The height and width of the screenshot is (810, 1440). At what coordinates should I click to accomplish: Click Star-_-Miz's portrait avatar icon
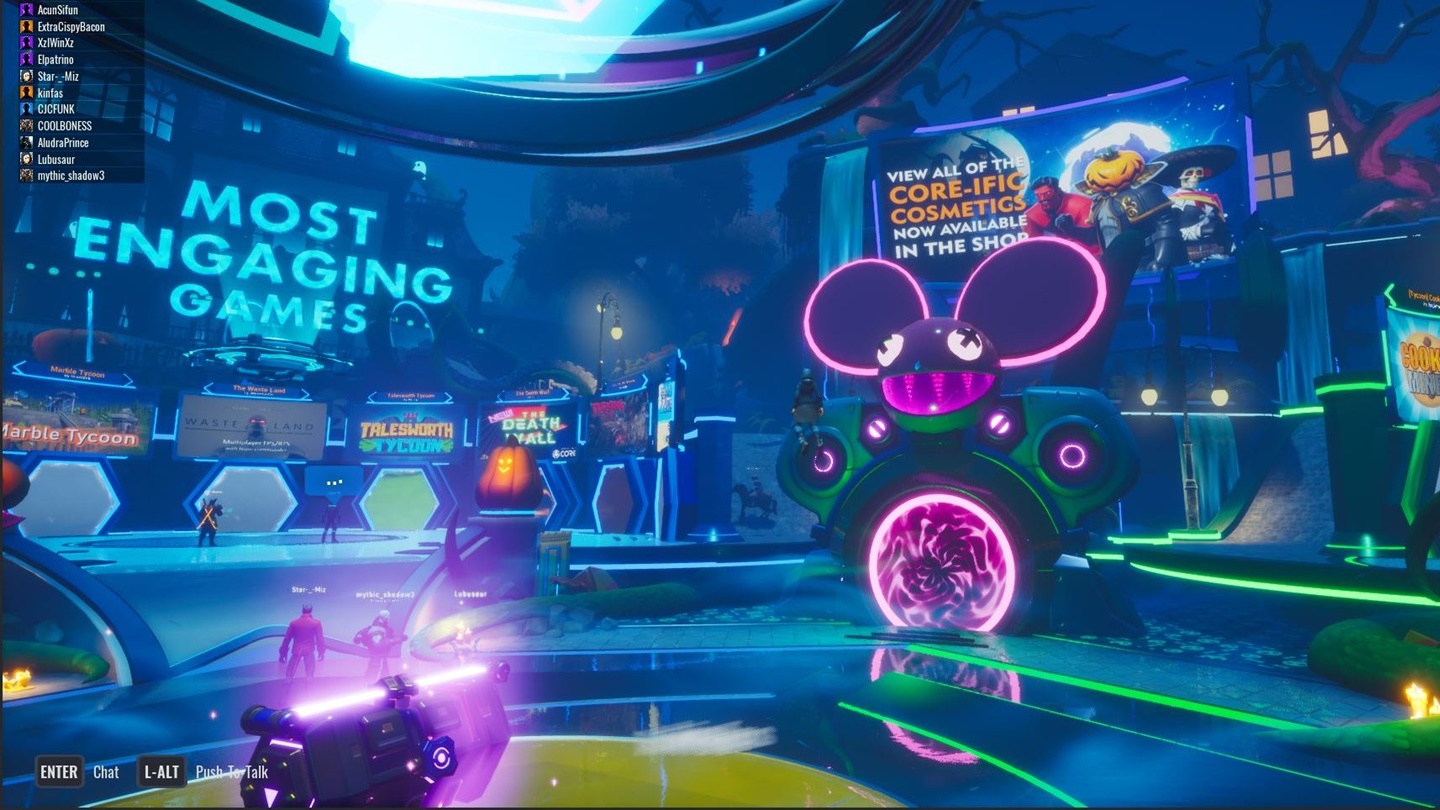[25, 75]
